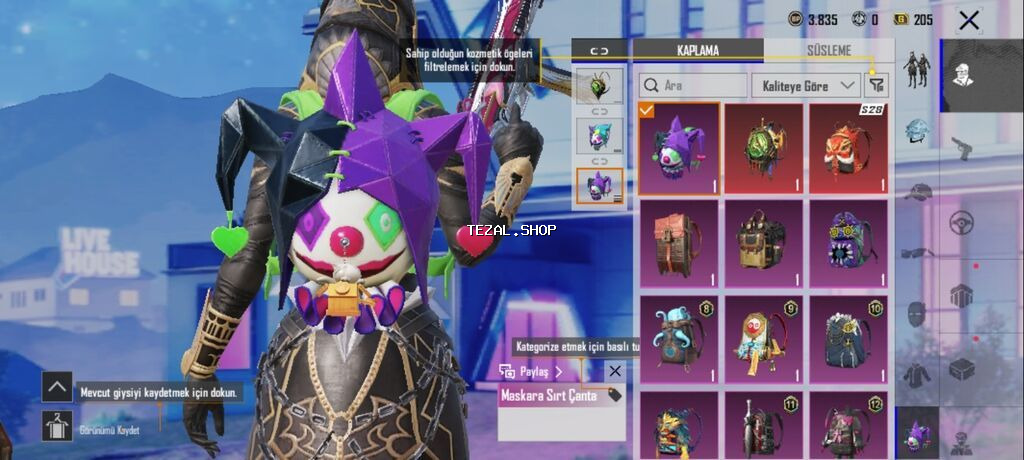
Task: Open the steering wheel vehicle category
Action: (x=962, y=221)
